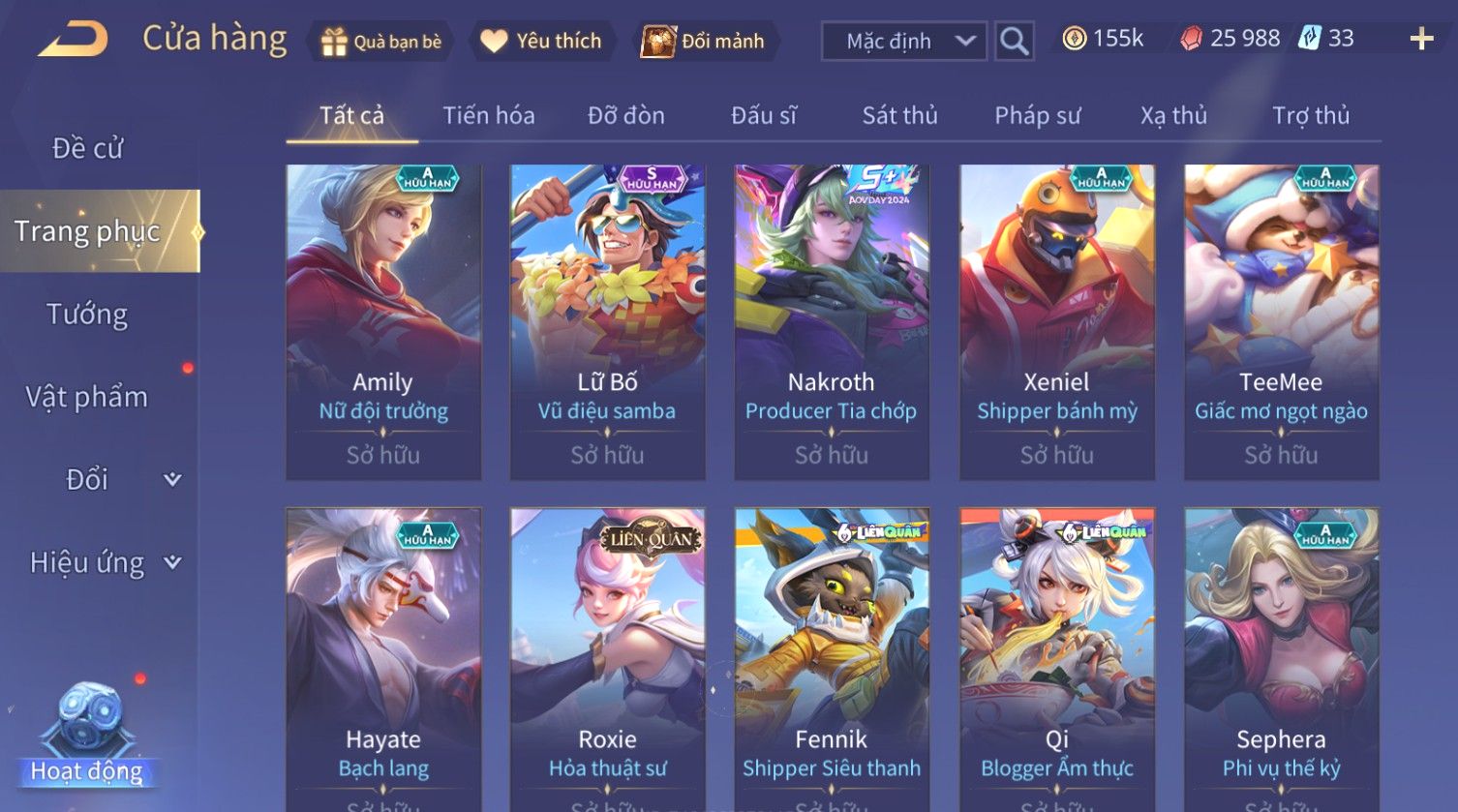Image resolution: width=1458 pixels, height=812 pixels.
Task: Open the Yêu thích favorites list
Action: click(542, 42)
